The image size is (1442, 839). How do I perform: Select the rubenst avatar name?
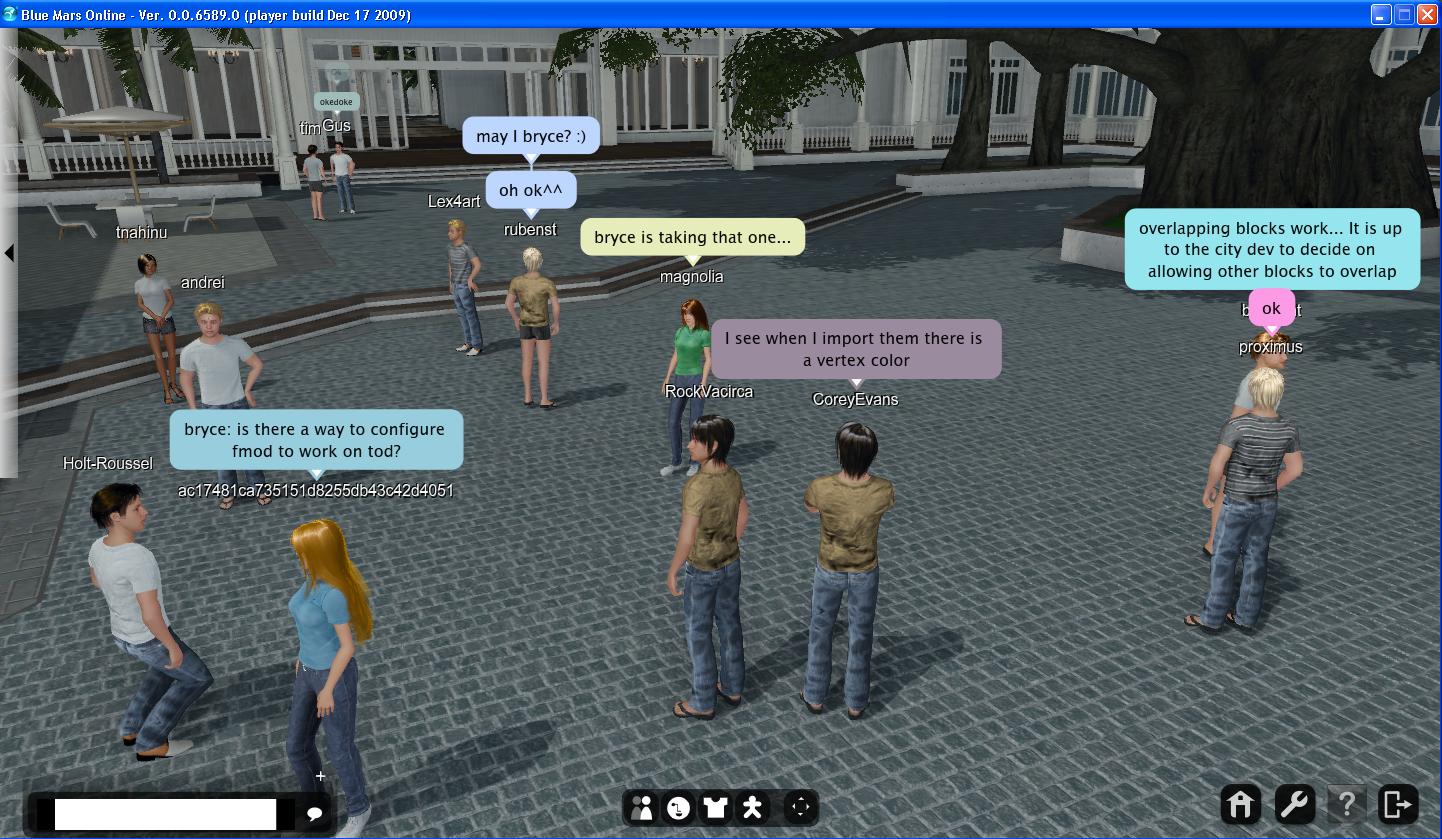[529, 229]
